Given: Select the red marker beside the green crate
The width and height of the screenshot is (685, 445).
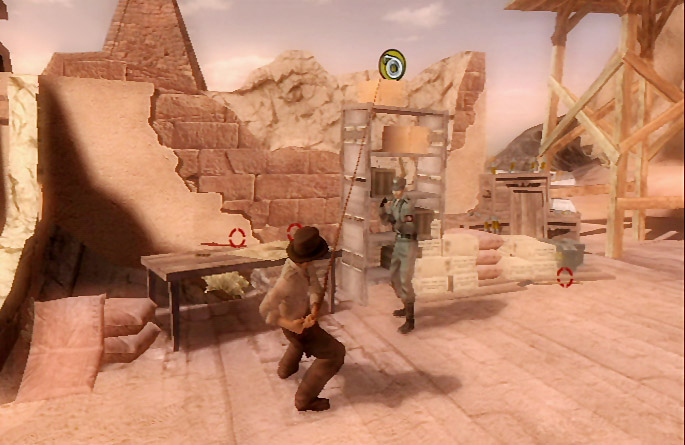Looking at the screenshot, I should (x=565, y=277).
